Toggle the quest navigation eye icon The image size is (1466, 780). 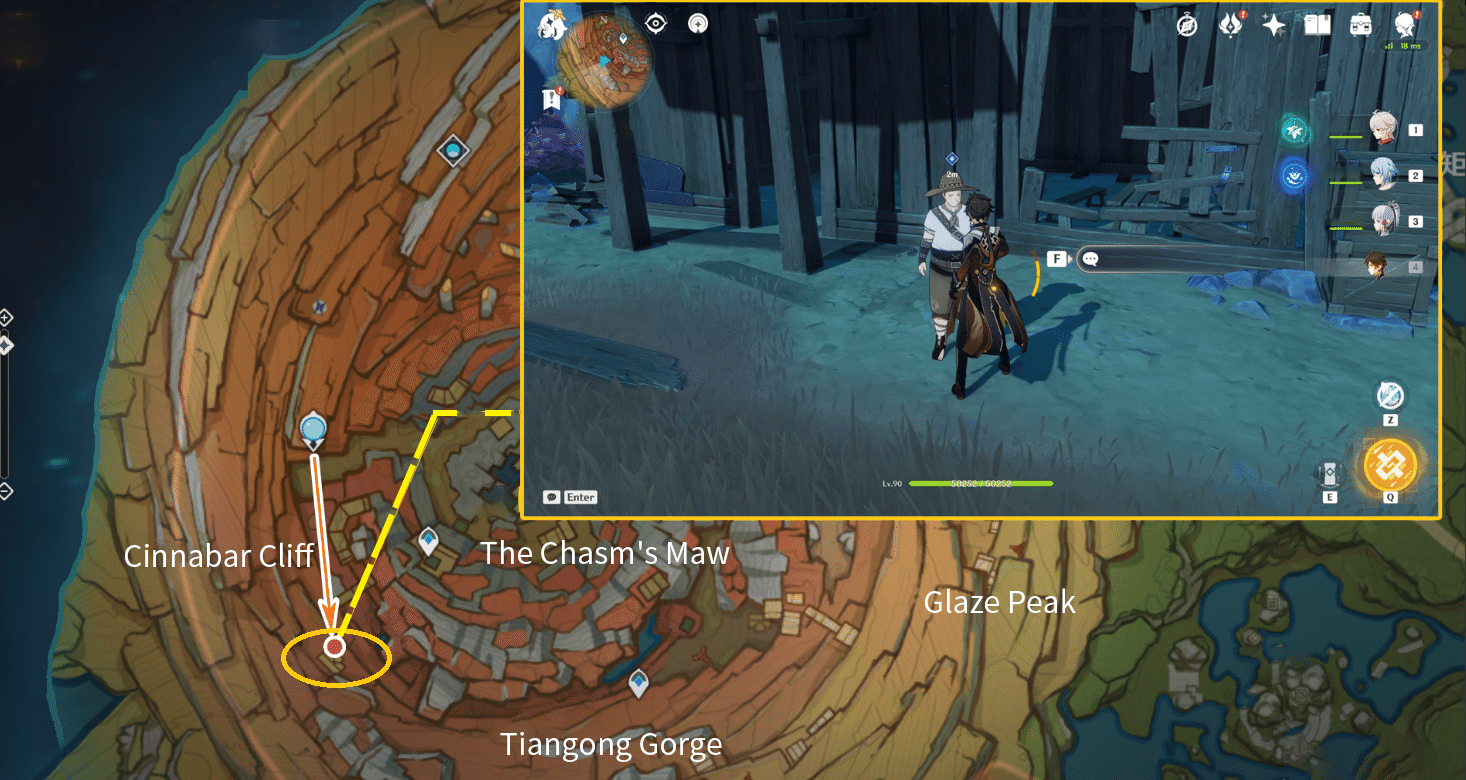pyautogui.click(x=655, y=23)
